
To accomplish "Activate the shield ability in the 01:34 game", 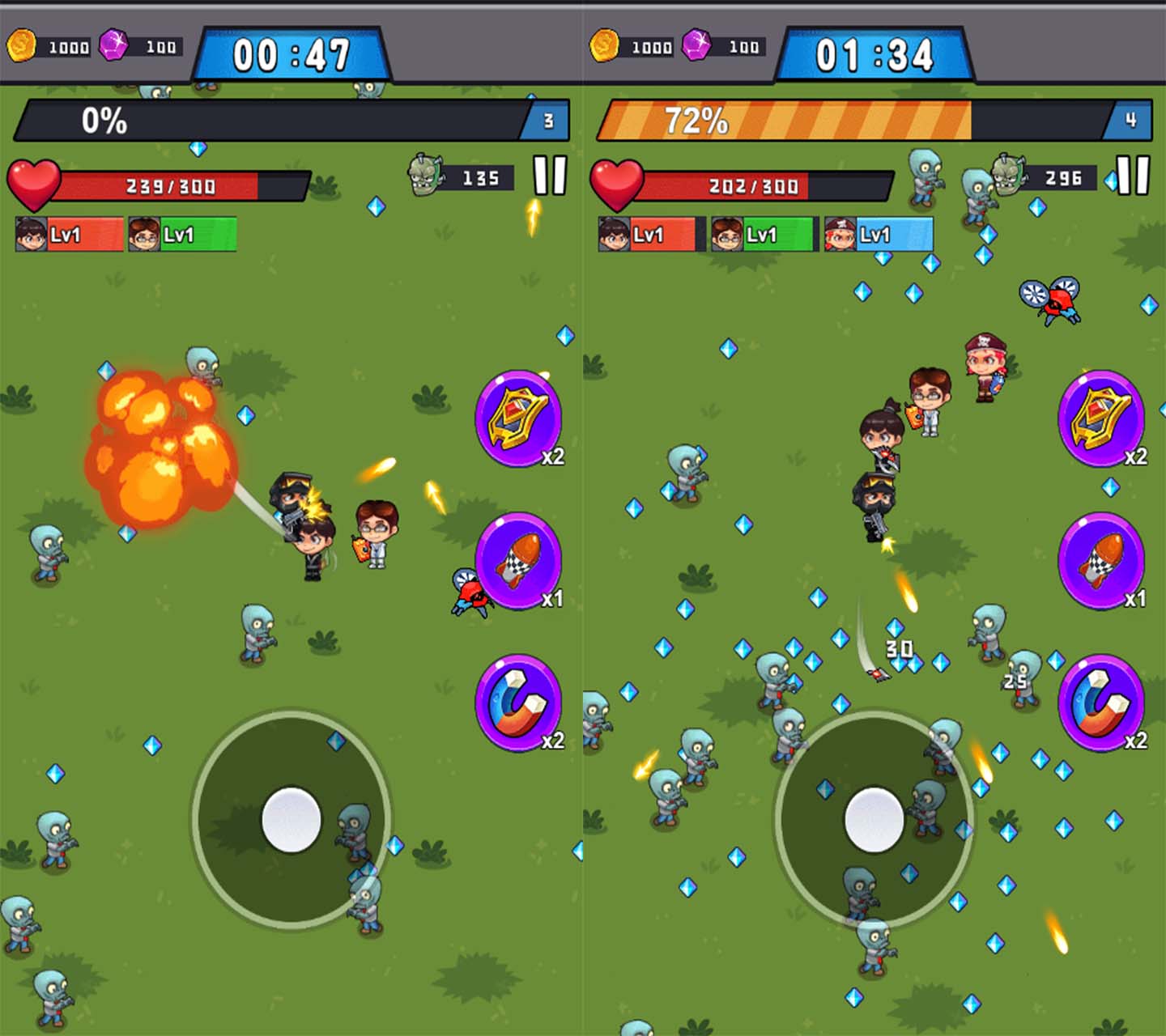I will [1101, 418].
